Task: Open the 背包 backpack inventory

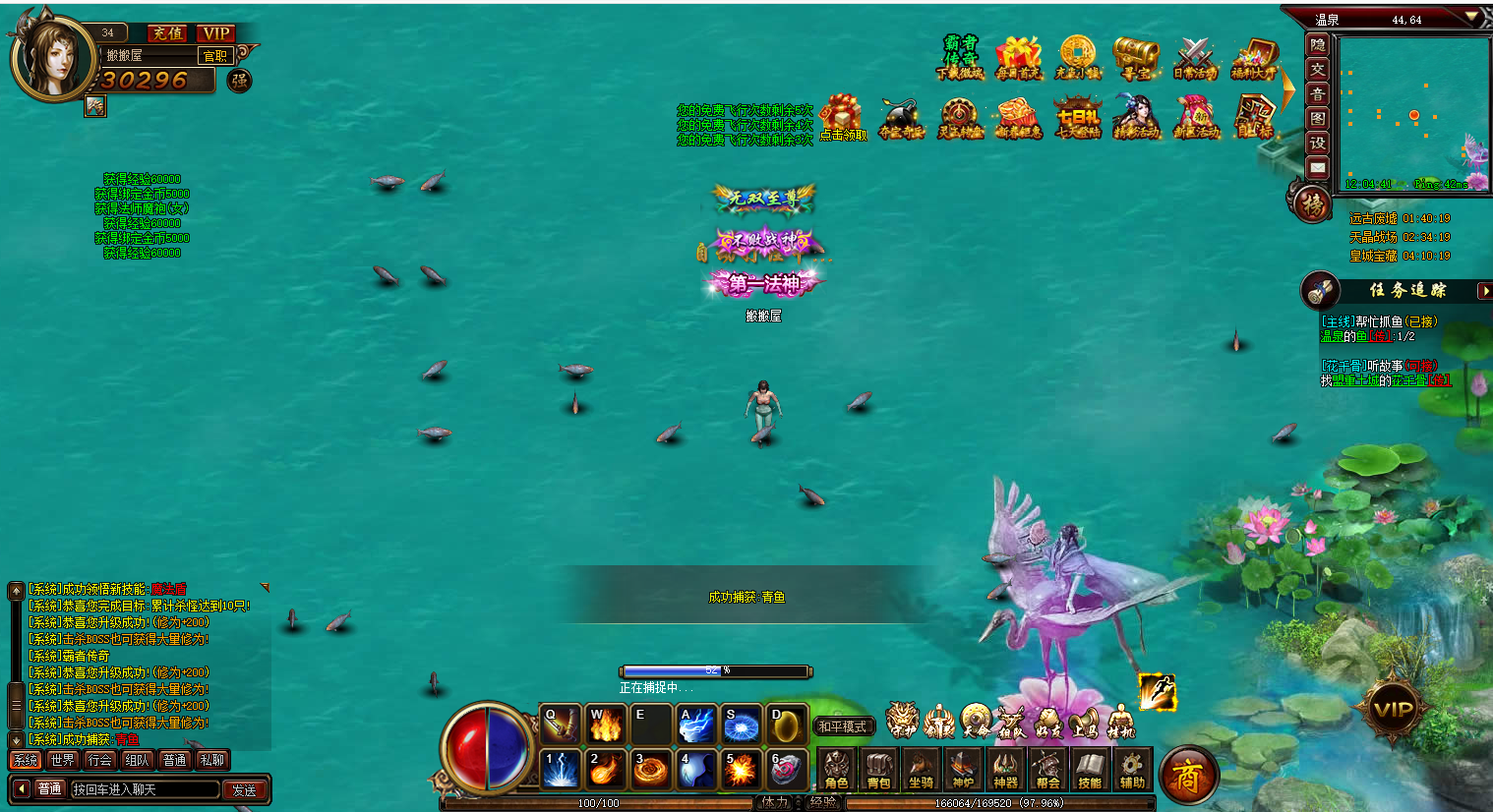Action: pos(878,769)
